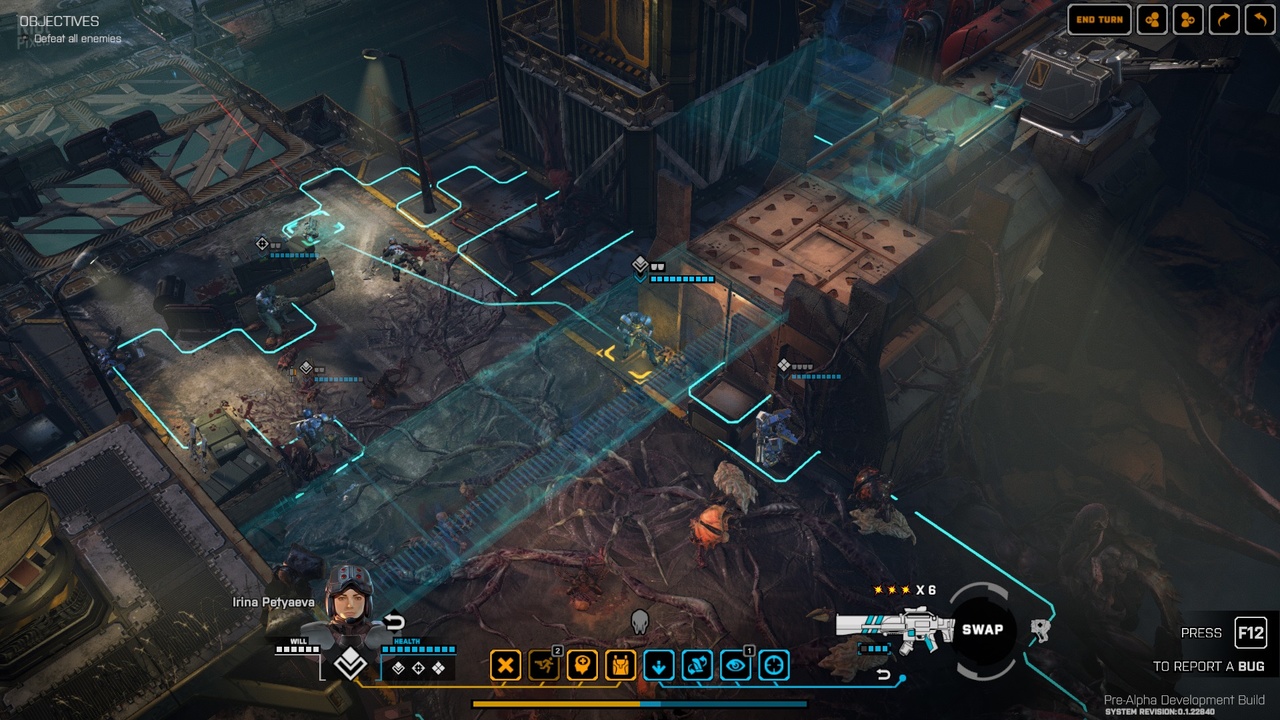Click the clockwise curved arrow button
Image resolution: width=1280 pixels, height=720 pixels.
[1224, 20]
